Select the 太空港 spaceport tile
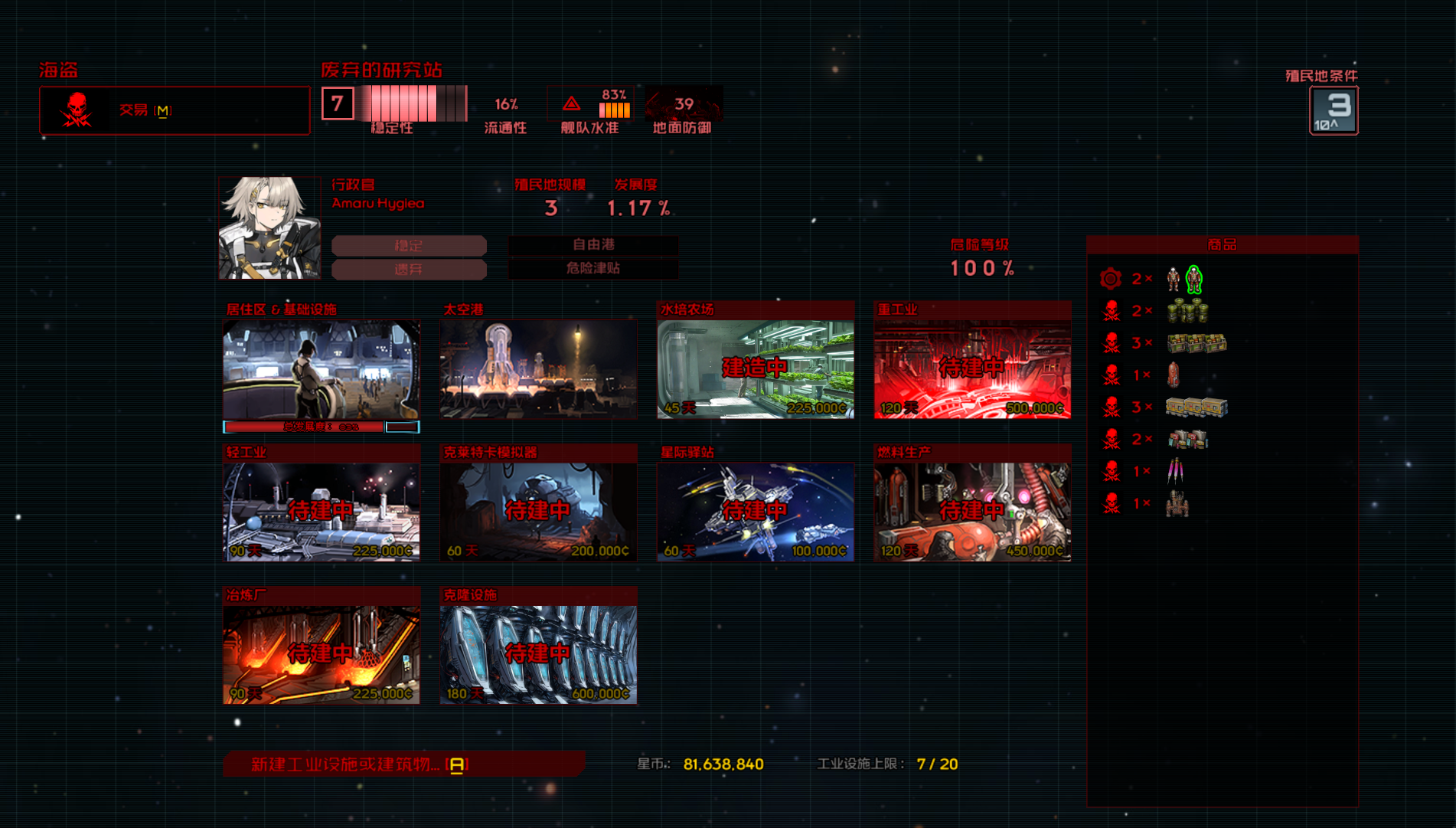 coord(538,369)
